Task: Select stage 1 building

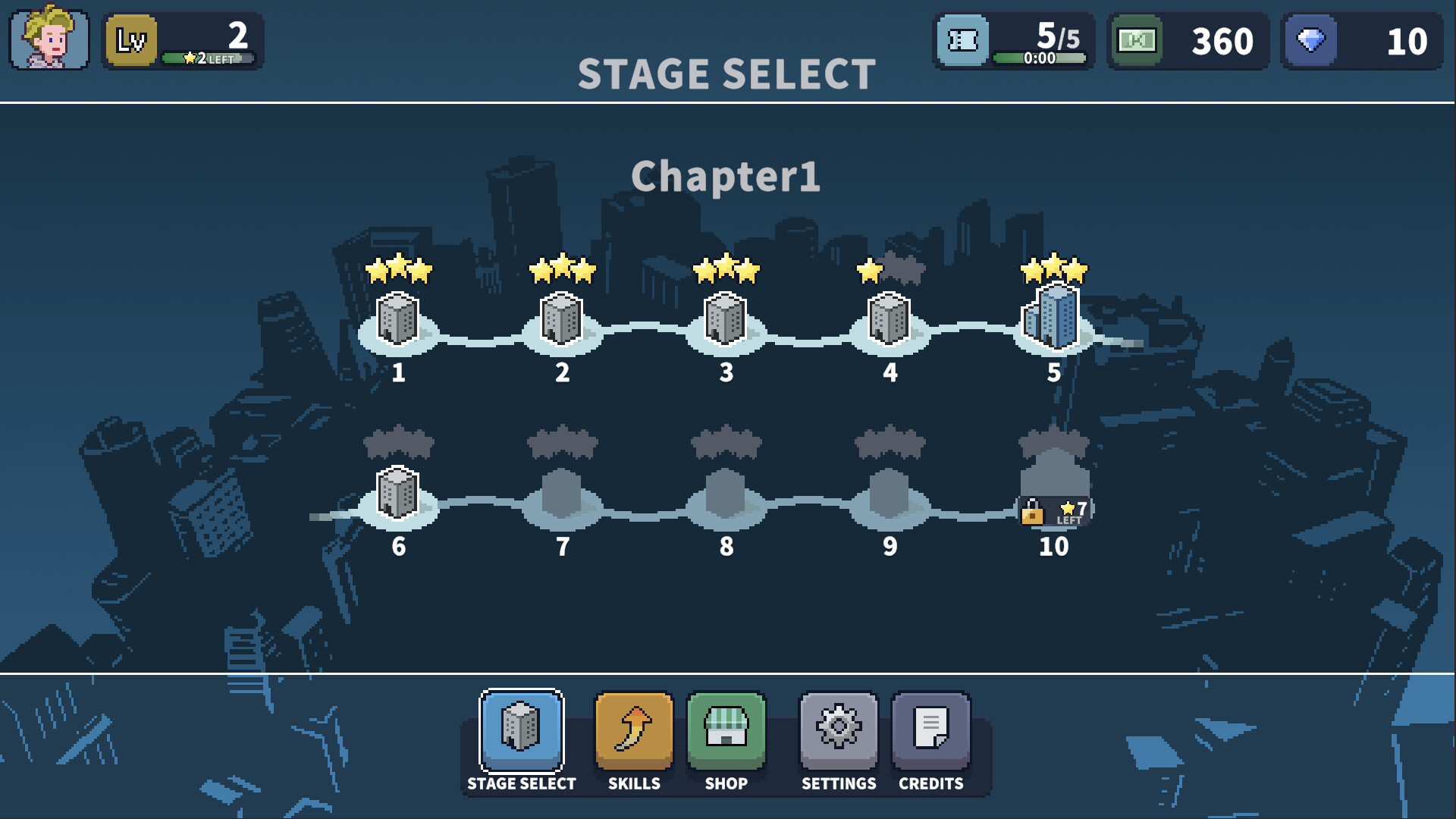Action: pos(397,320)
